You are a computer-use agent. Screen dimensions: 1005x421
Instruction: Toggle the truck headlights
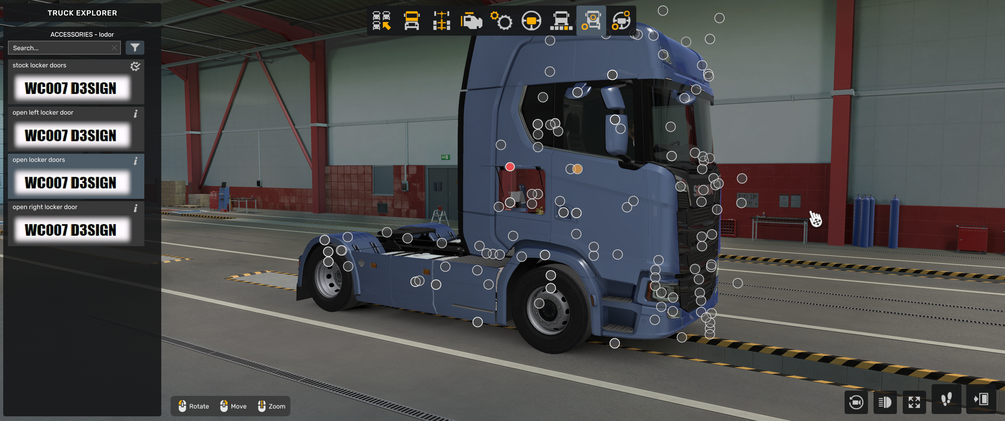click(885, 402)
